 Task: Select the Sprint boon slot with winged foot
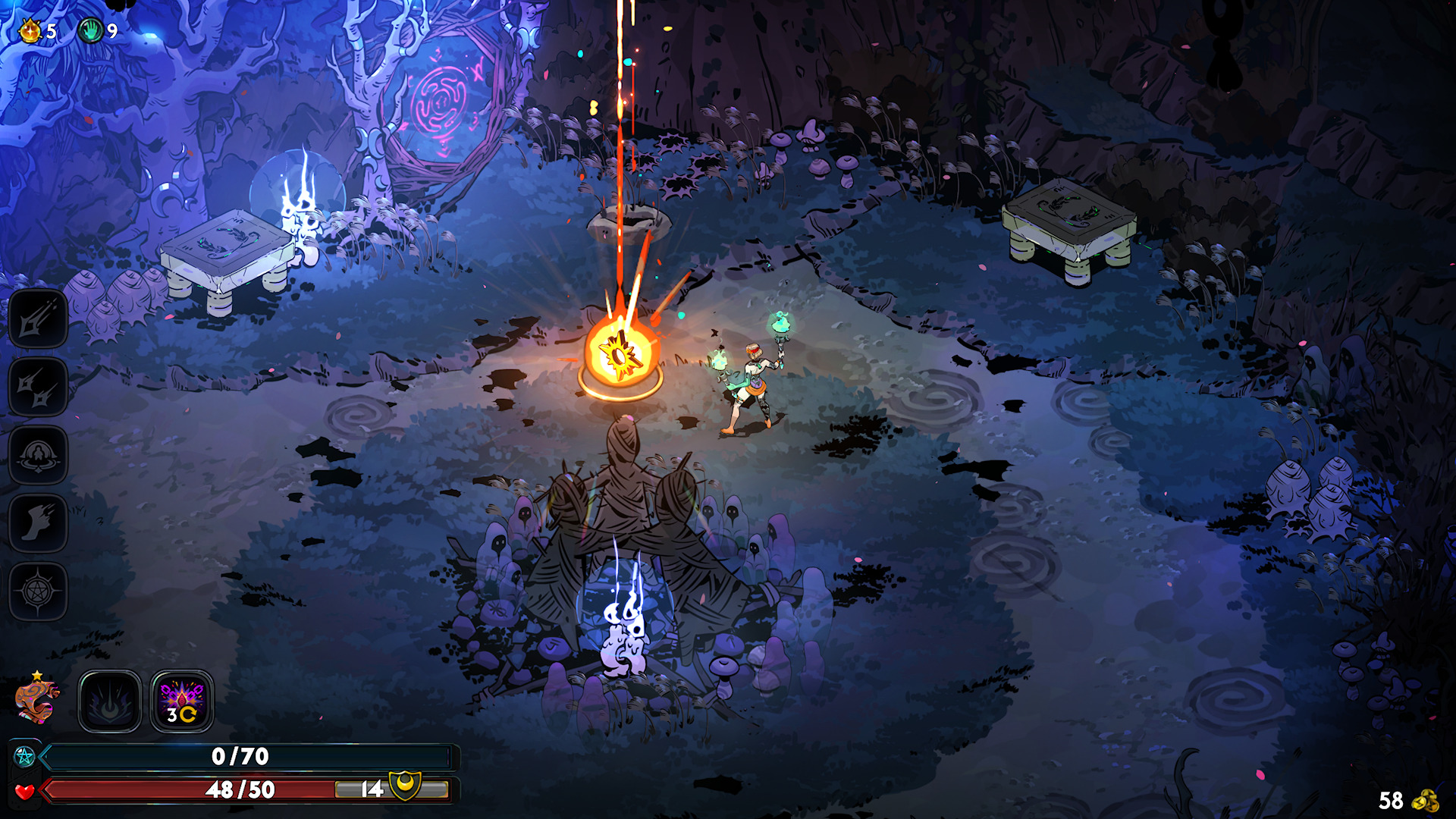38,524
